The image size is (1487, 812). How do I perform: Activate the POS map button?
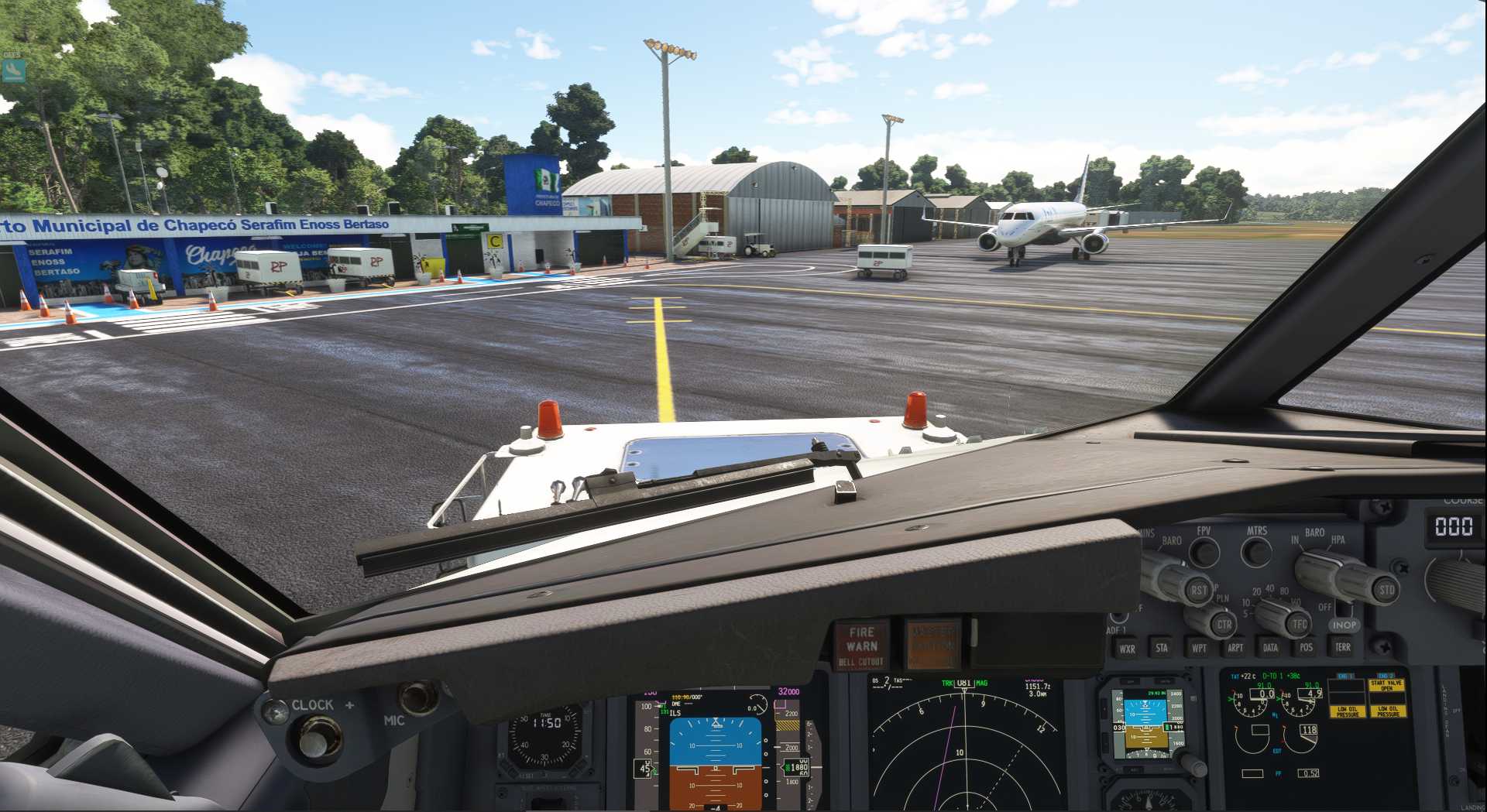coord(1306,647)
